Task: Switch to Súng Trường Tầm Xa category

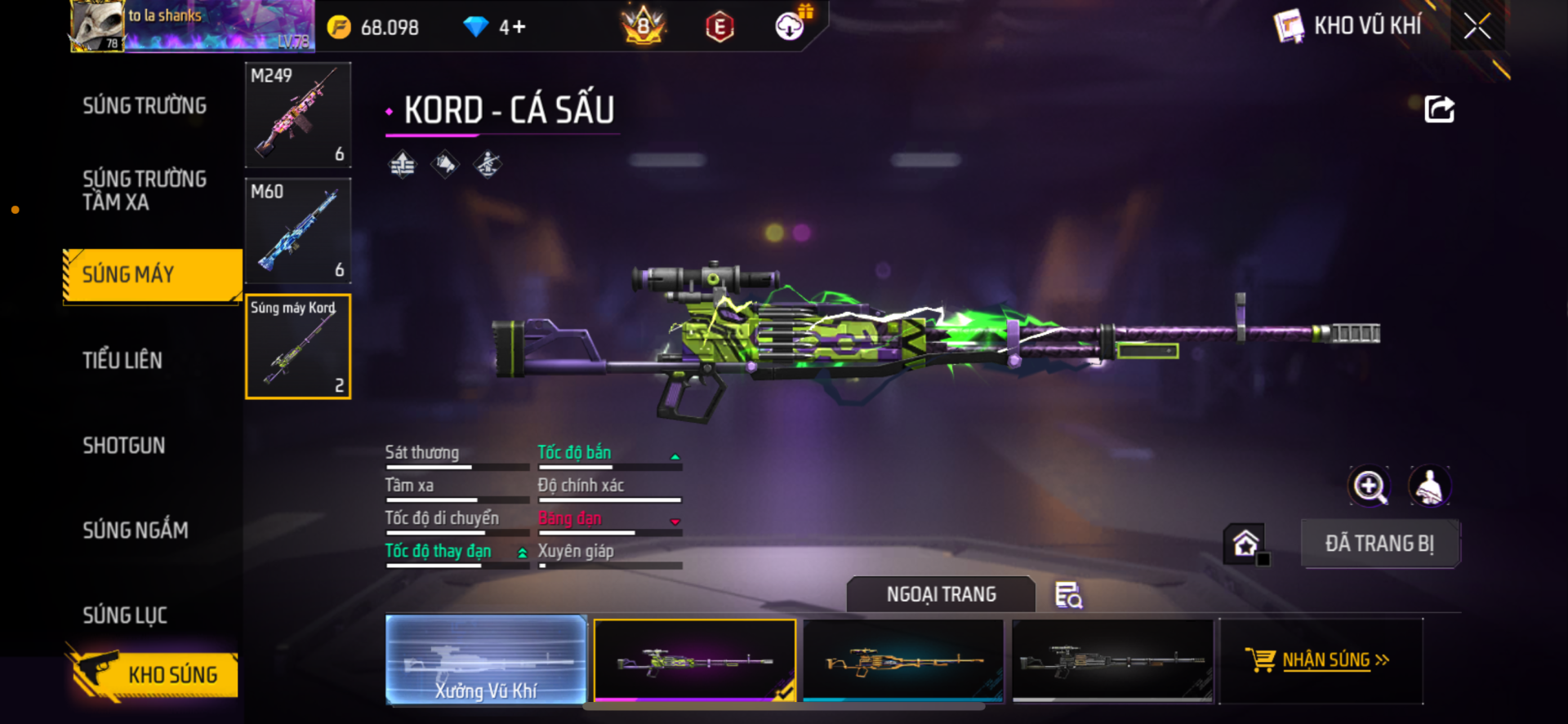Action: (145, 190)
